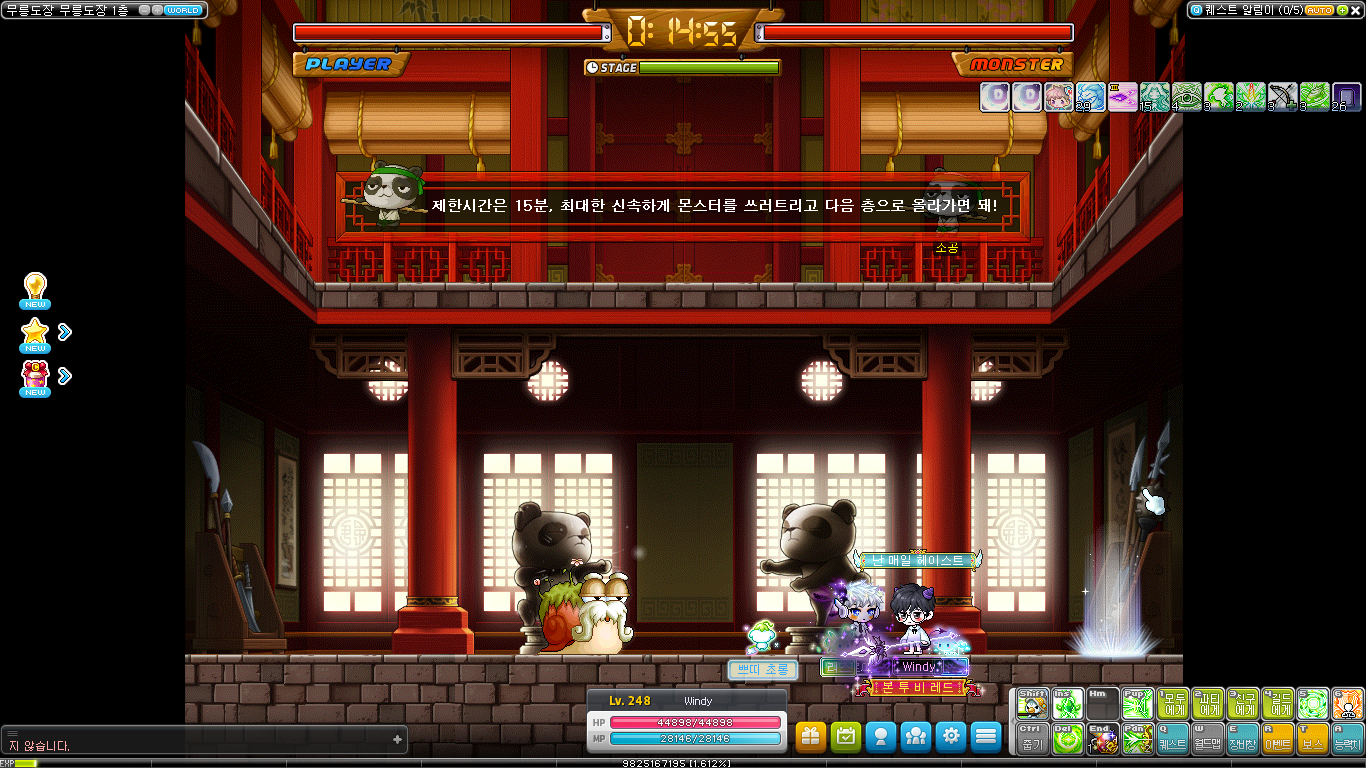The image size is (1366, 768).
Task: Click the blue character profile icon
Action: click(x=880, y=737)
